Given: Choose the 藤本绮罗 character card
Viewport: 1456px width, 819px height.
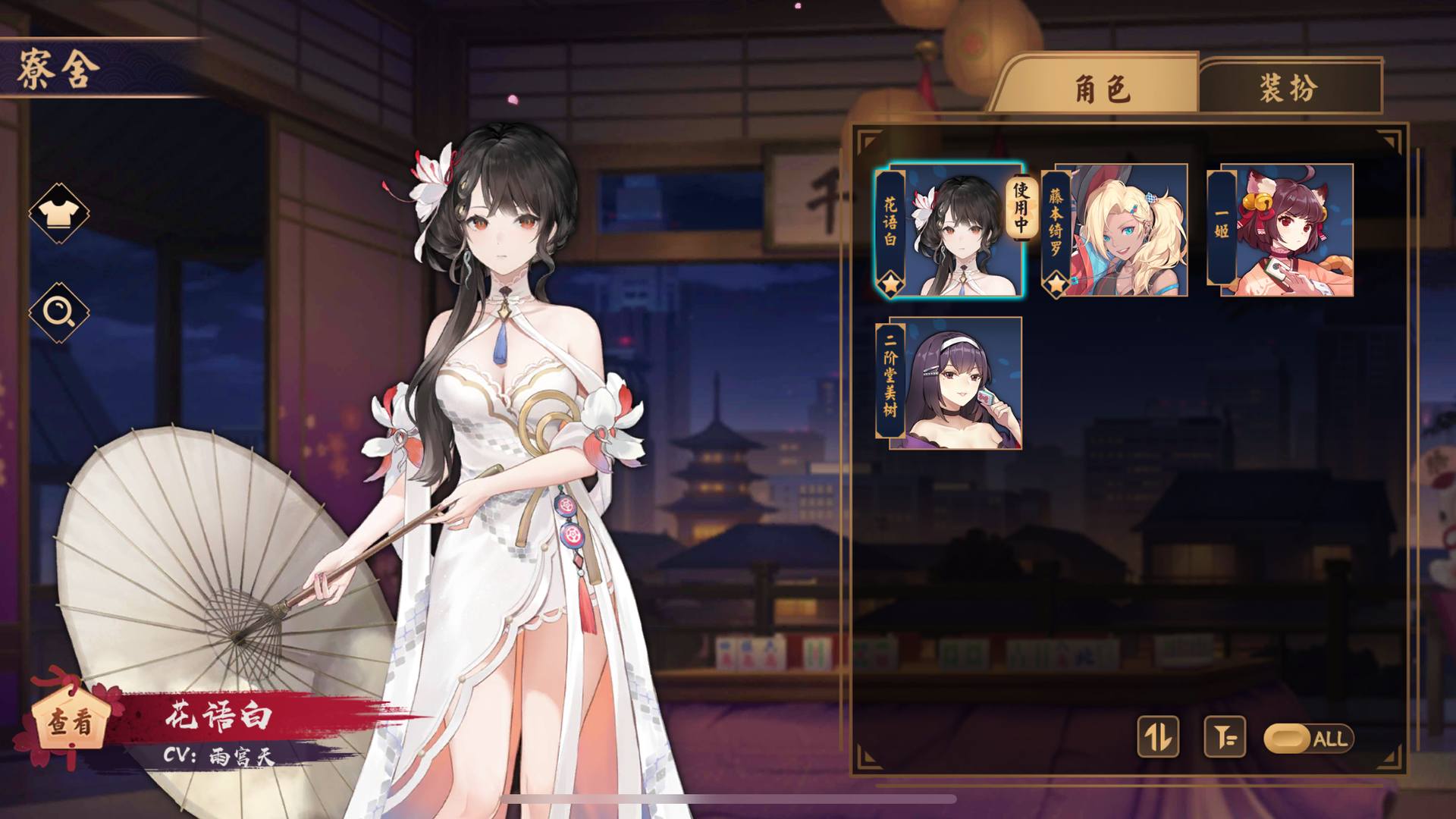Looking at the screenshot, I should 1115,231.
